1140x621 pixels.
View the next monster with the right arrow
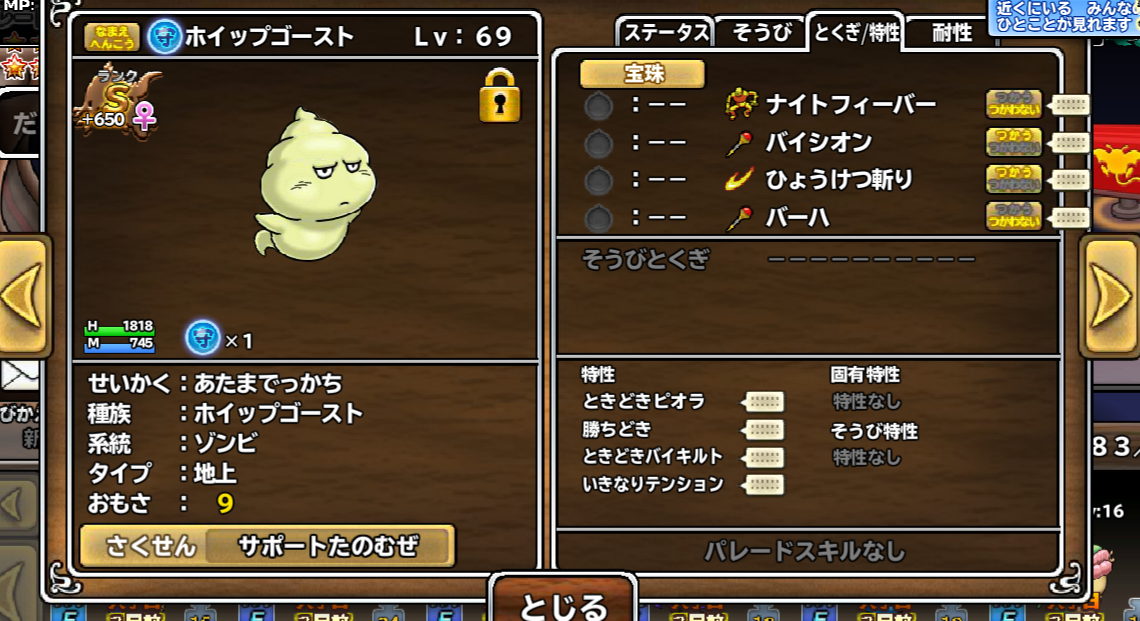(x=1109, y=296)
